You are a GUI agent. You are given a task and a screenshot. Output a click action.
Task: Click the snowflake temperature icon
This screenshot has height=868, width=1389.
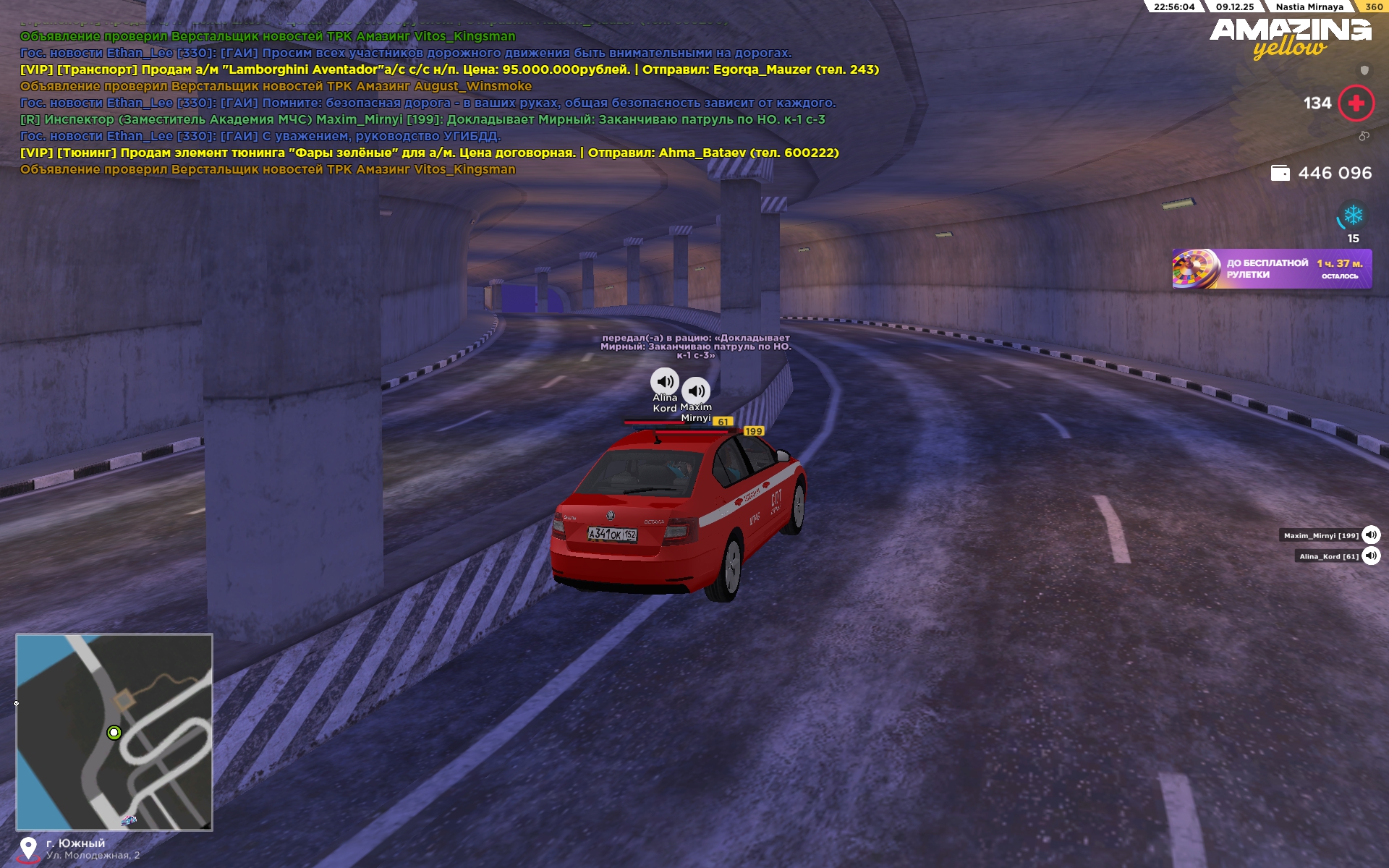coord(1353,216)
